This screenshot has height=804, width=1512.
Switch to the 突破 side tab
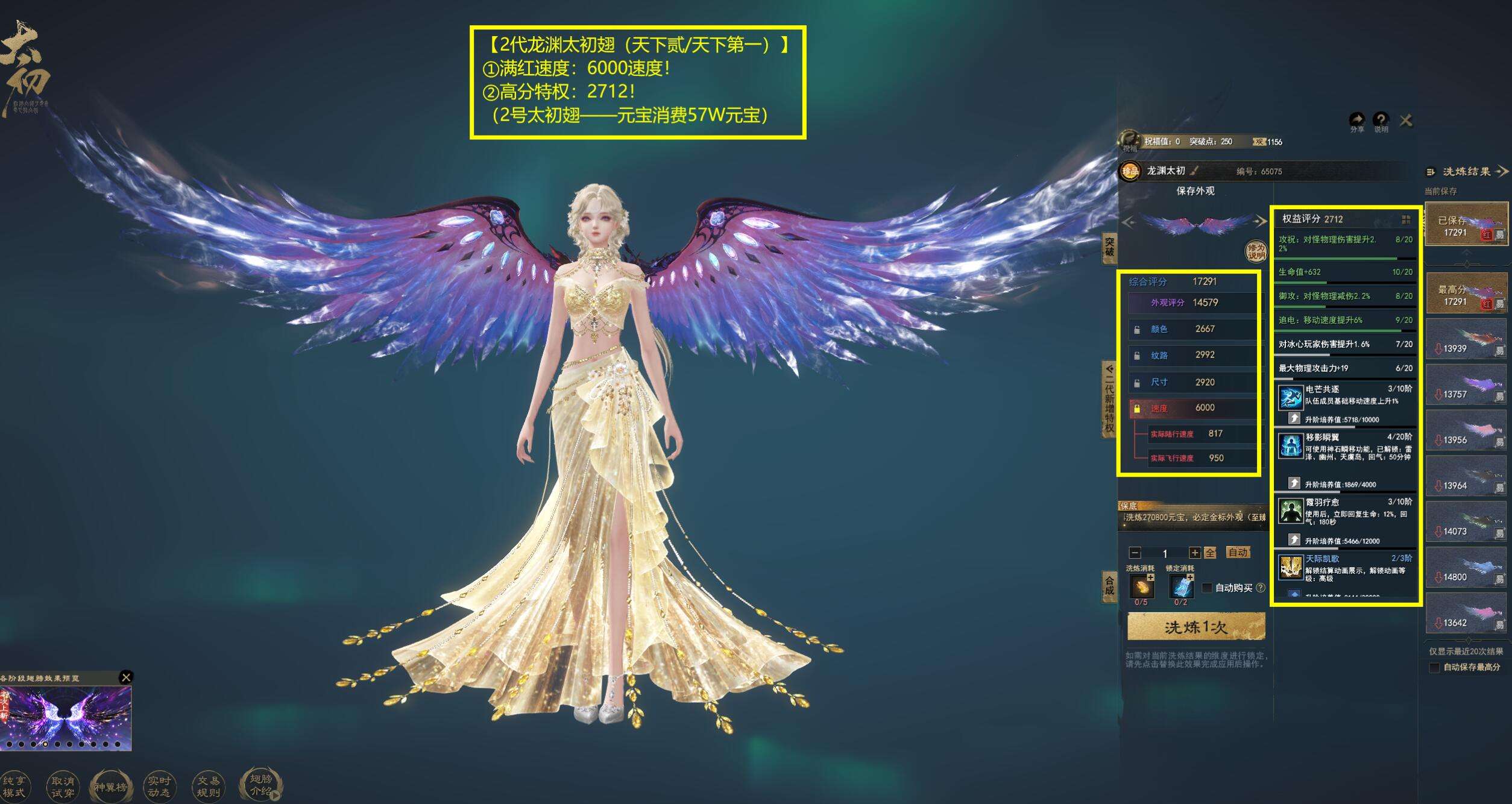[1109, 247]
